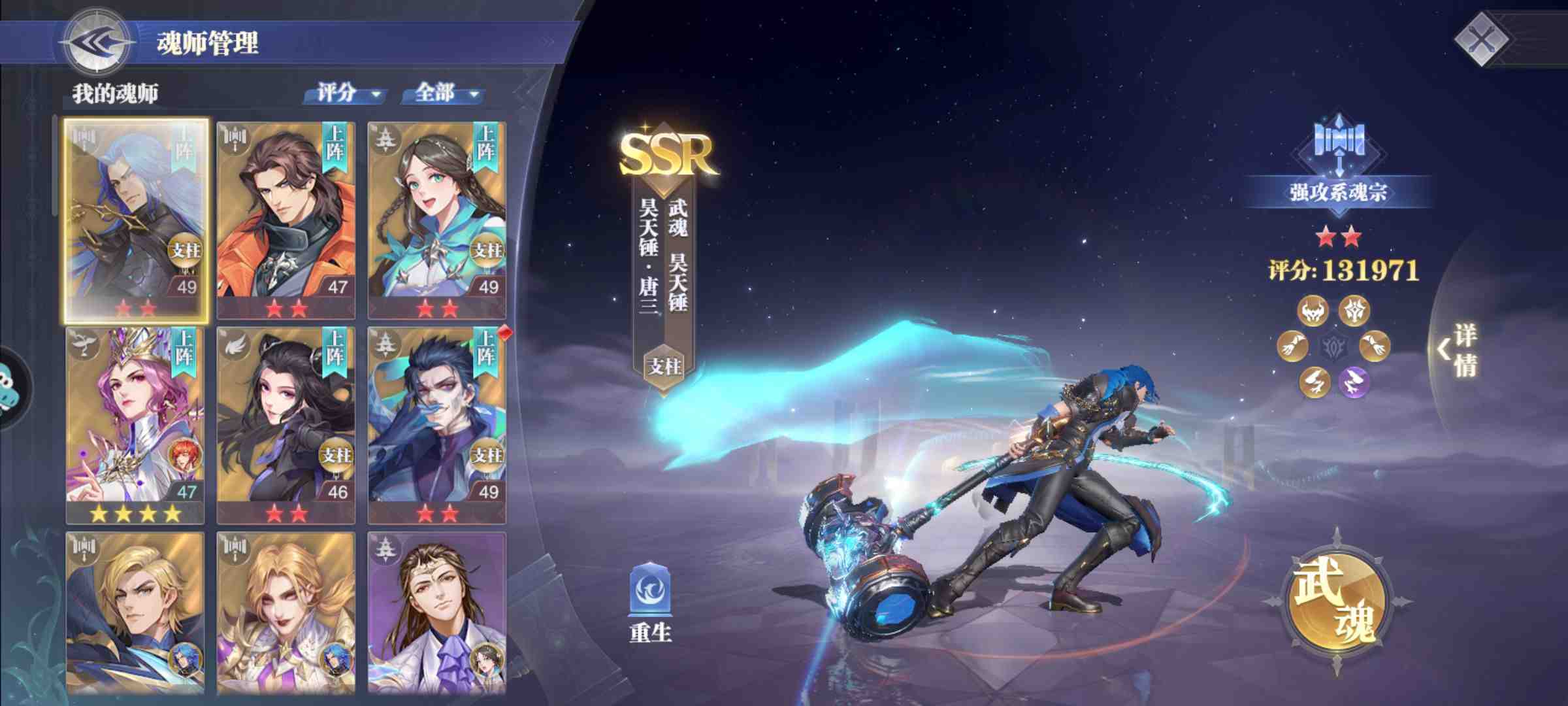The image size is (1568, 706).
Task: Click the golden leg bone icon
Action: click(x=1314, y=382)
